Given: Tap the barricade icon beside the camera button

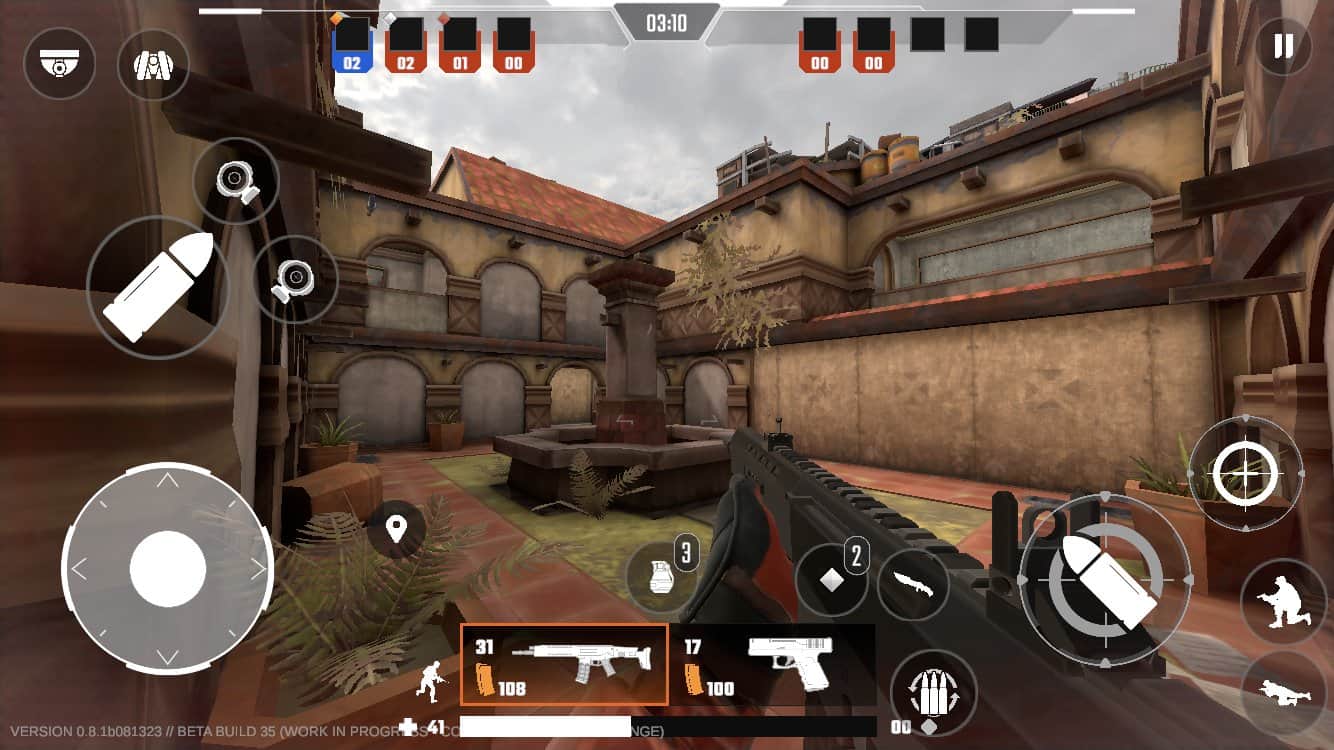Looking at the screenshot, I should (x=153, y=64).
